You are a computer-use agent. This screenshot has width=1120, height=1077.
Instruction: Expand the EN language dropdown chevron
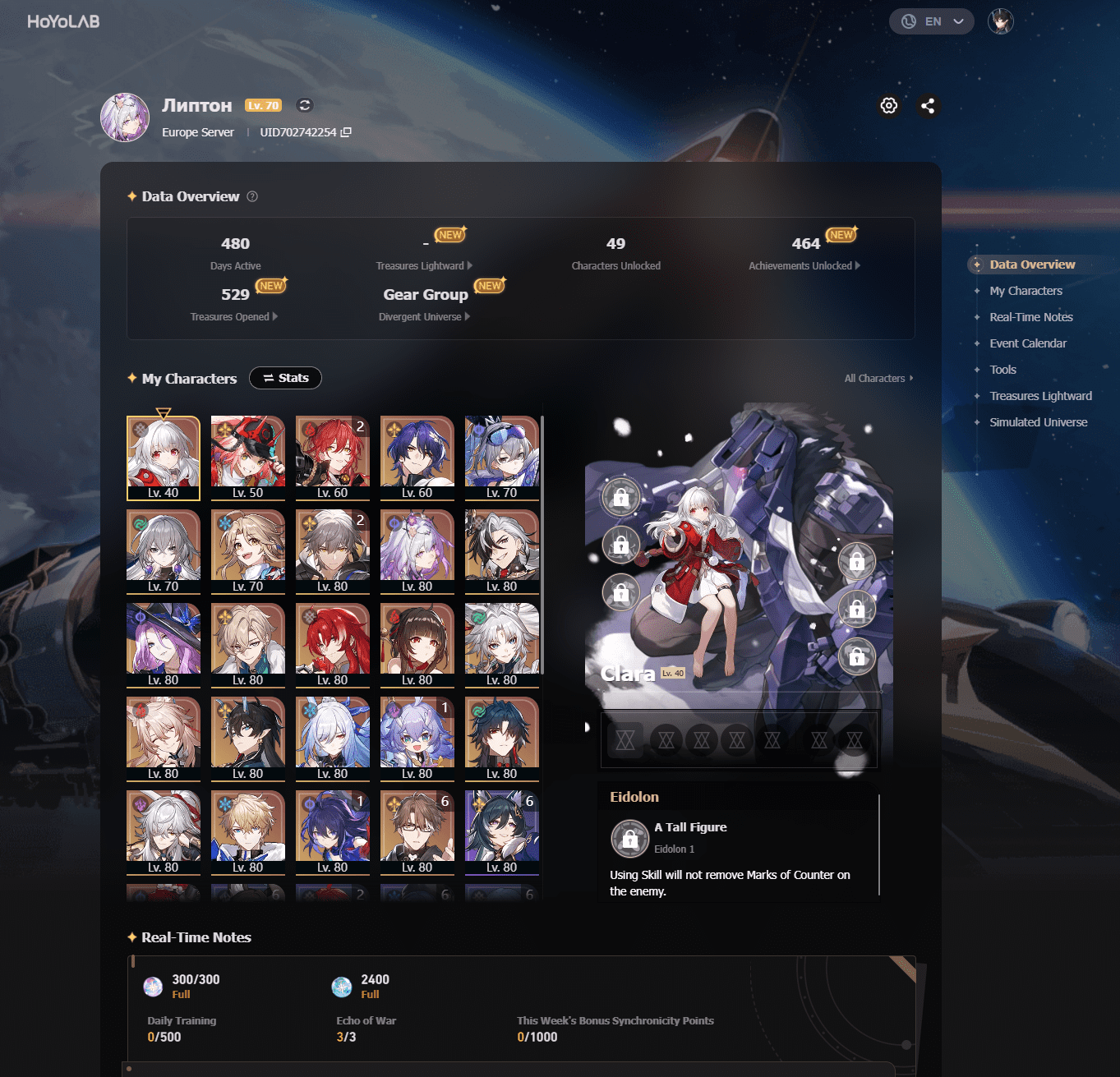click(957, 21)
